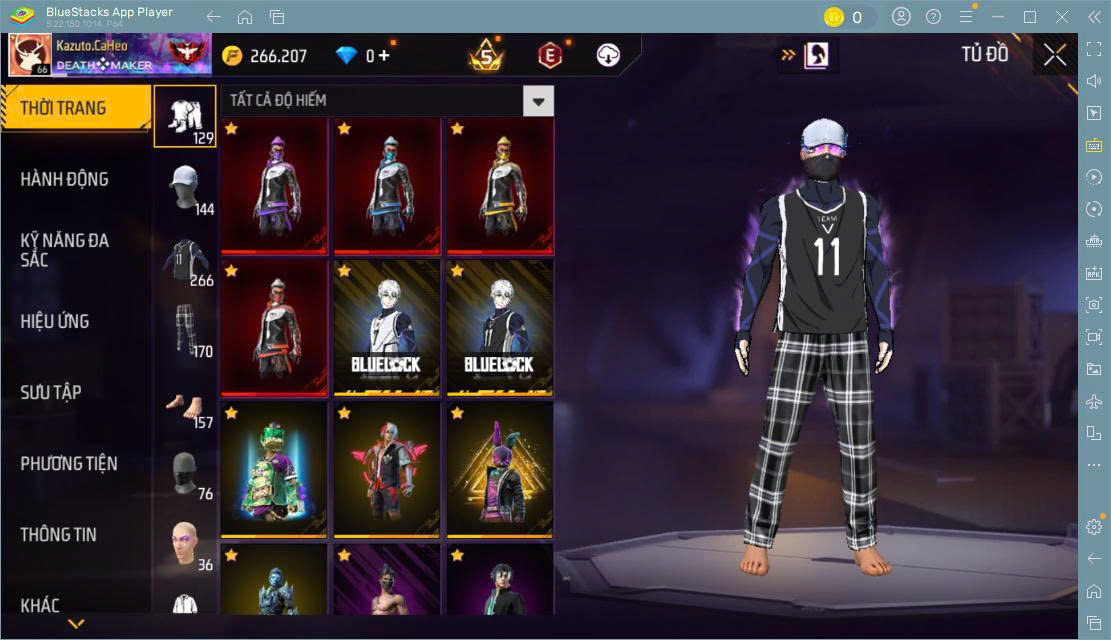Image resolution: width=1111 pixels, height=640 pixels.
Task: Go to Phương Tiện category
Action: click(x=69, y=463)
